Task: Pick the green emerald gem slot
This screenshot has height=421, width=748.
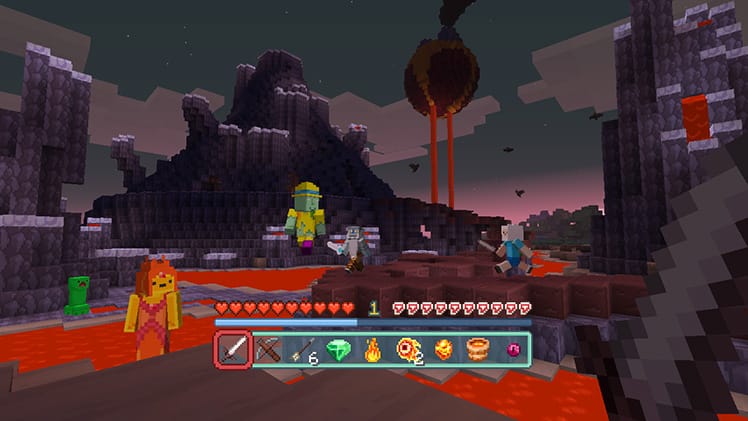Action: tap(338, 349)
